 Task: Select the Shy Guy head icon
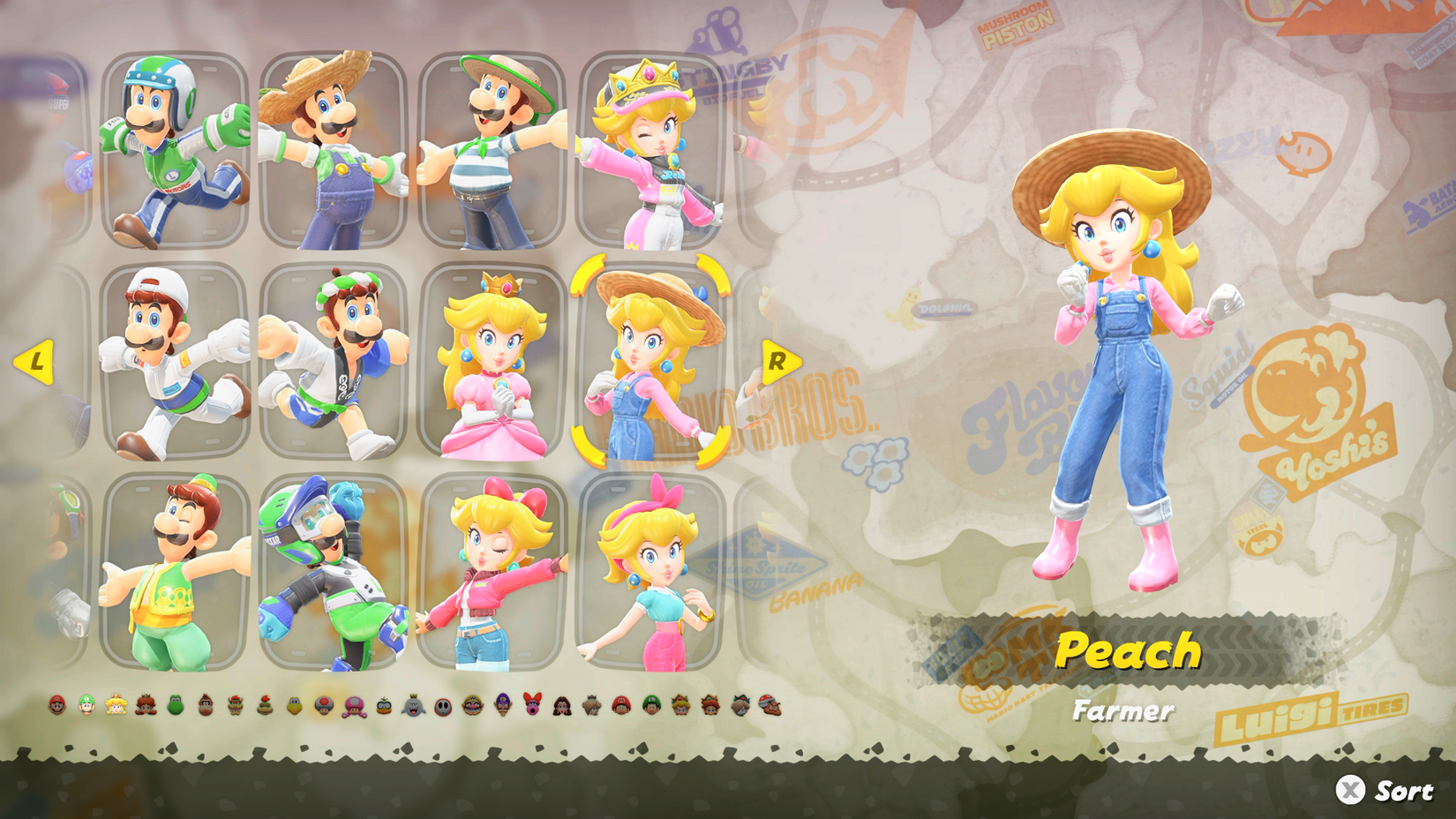[445, 706]
